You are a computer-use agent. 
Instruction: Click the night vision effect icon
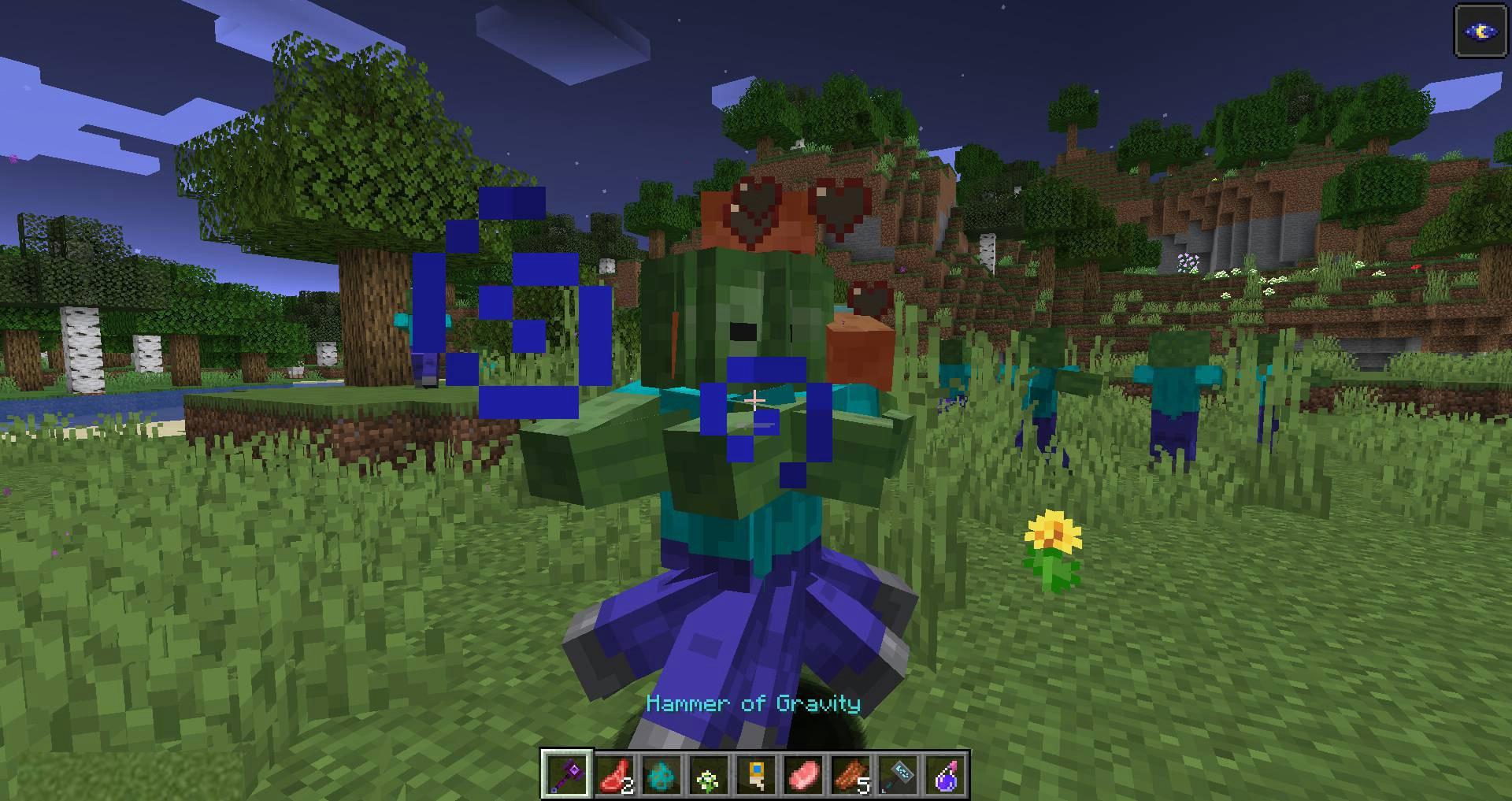click(x=1480, y=32)
